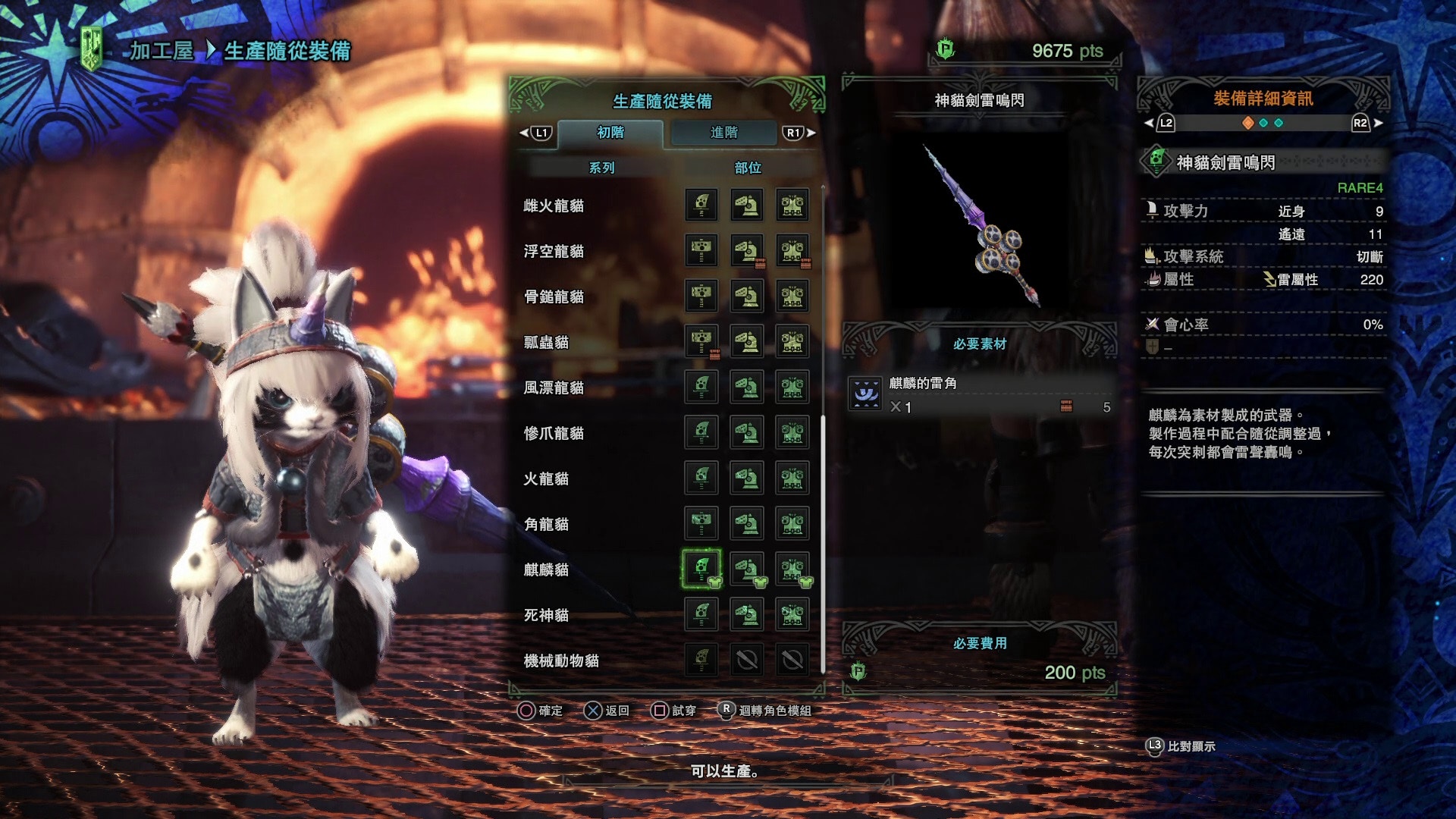Pick the 死神貓 armor icon
Screen dimensions: 1456x819
tap(792, 614)
